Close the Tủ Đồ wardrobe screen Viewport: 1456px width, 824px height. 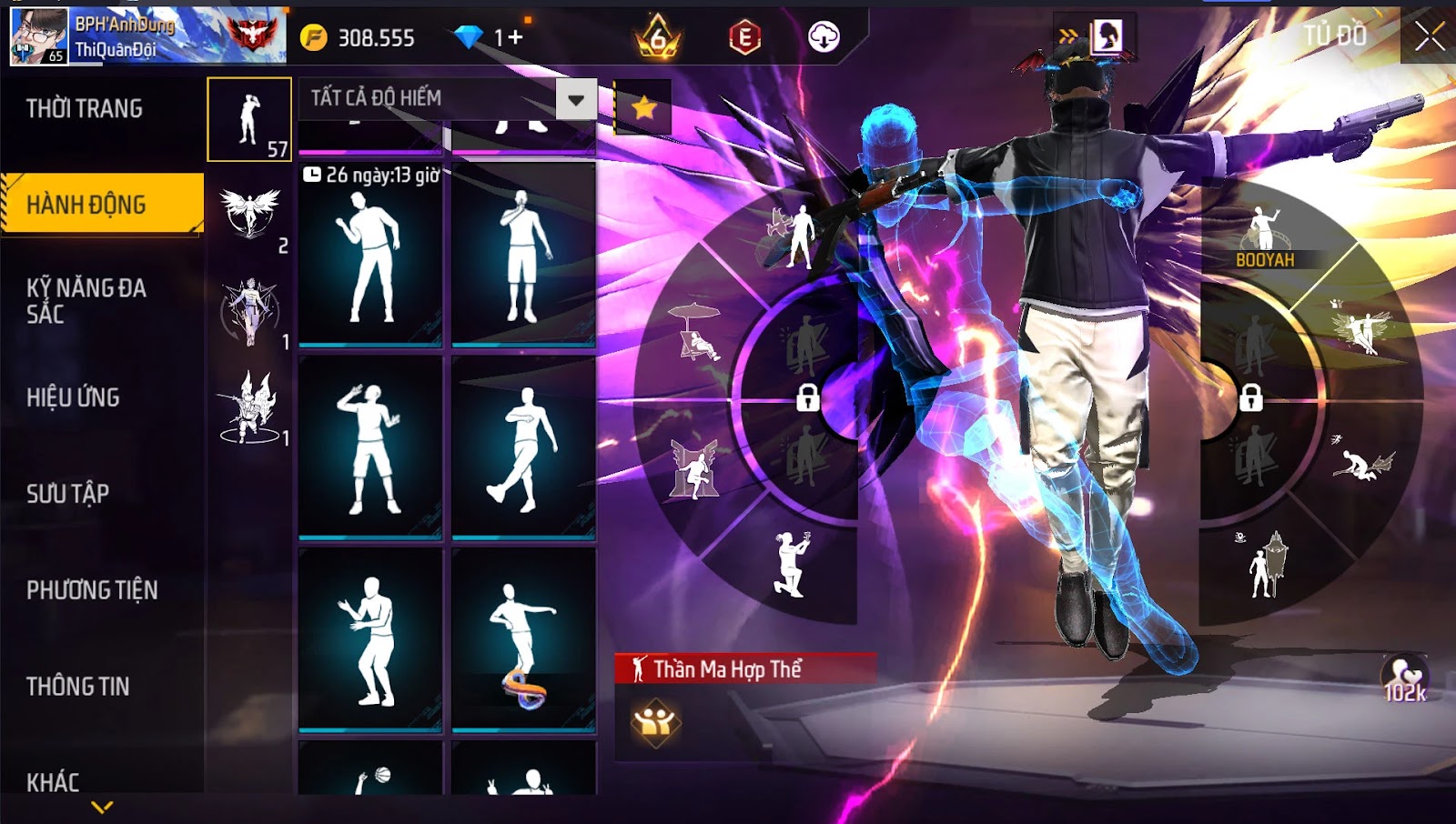tap(1429, 37)
